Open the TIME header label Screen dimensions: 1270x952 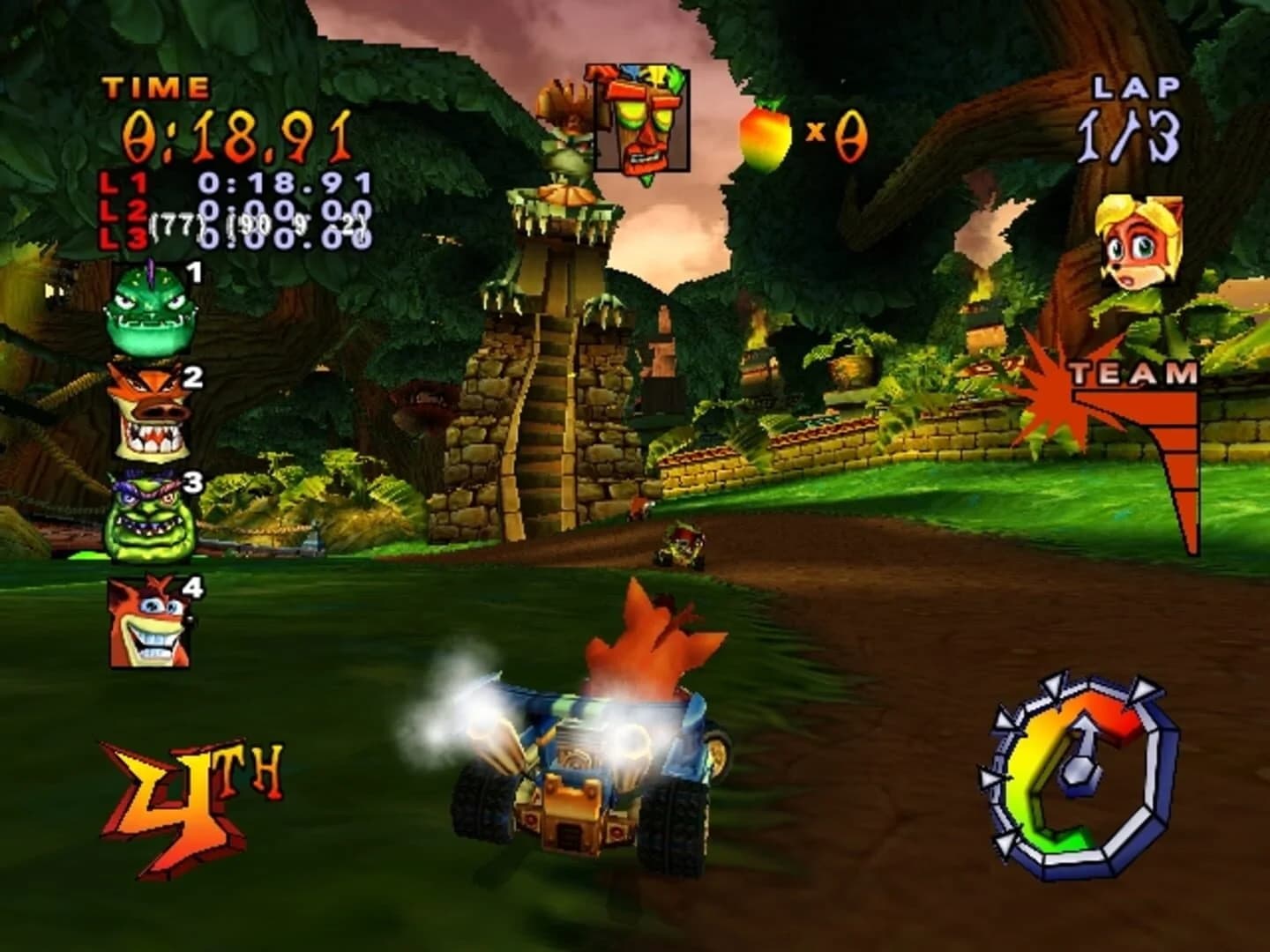[x=157, y=88]
